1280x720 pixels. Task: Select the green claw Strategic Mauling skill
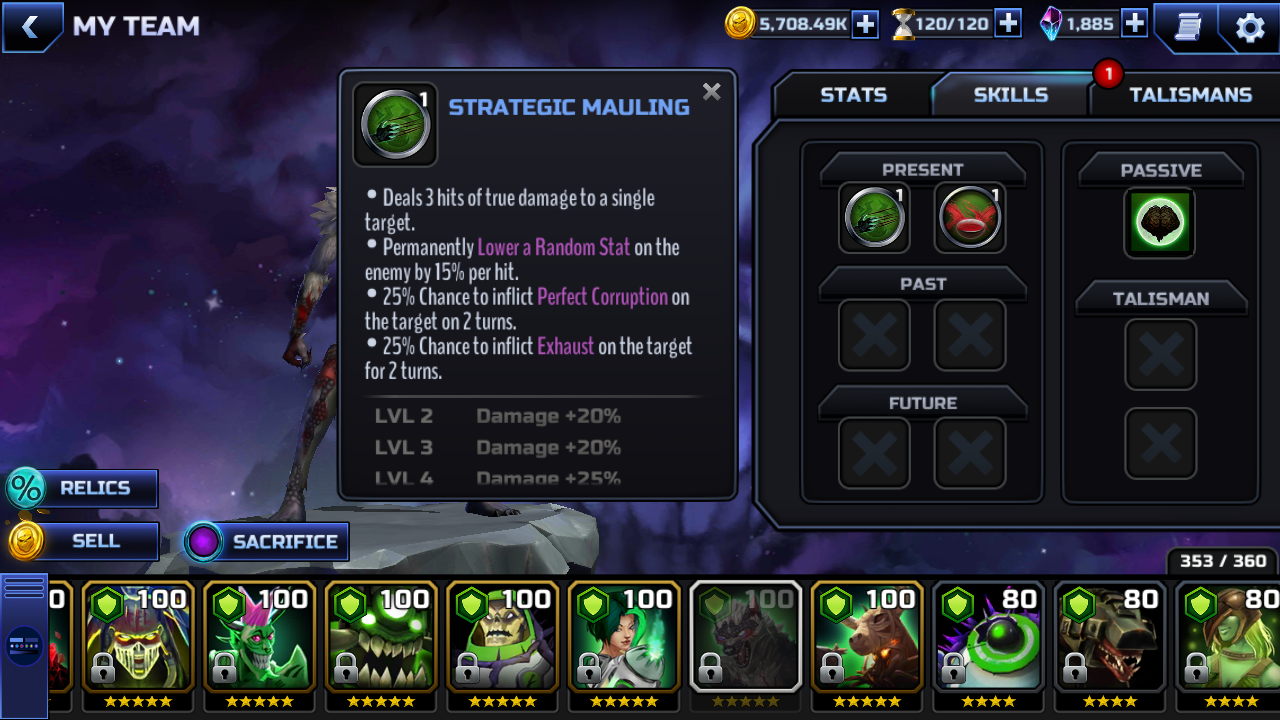pos(874,217)
